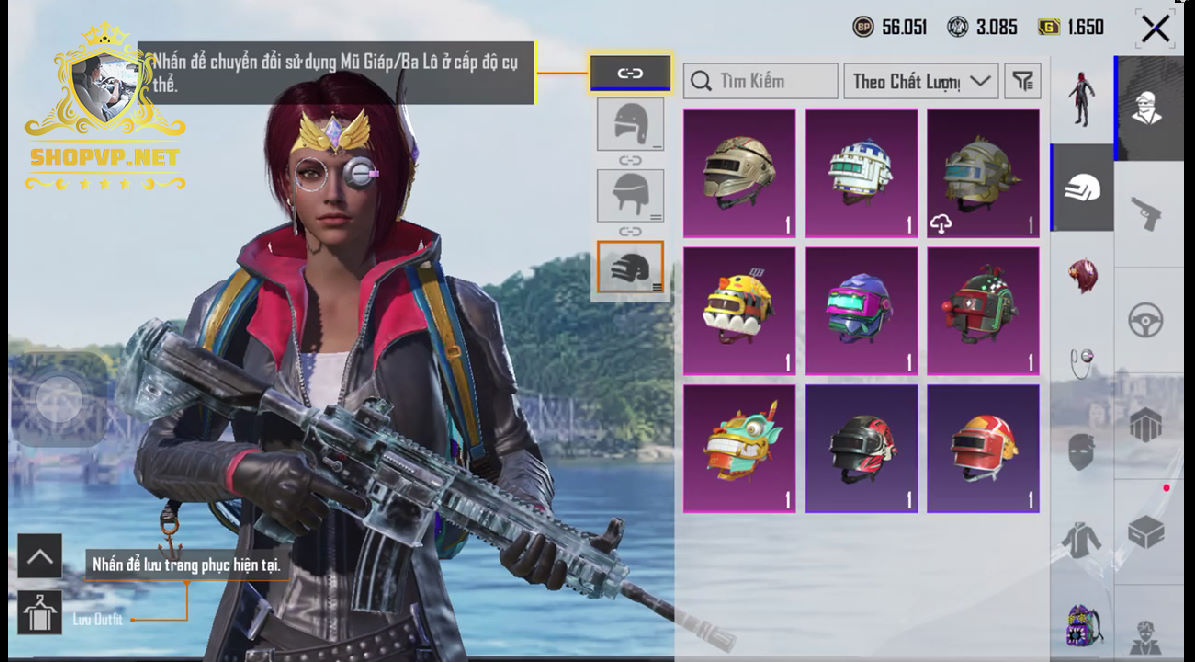Open the steering wheel vehicle category

click(1145, 321)
